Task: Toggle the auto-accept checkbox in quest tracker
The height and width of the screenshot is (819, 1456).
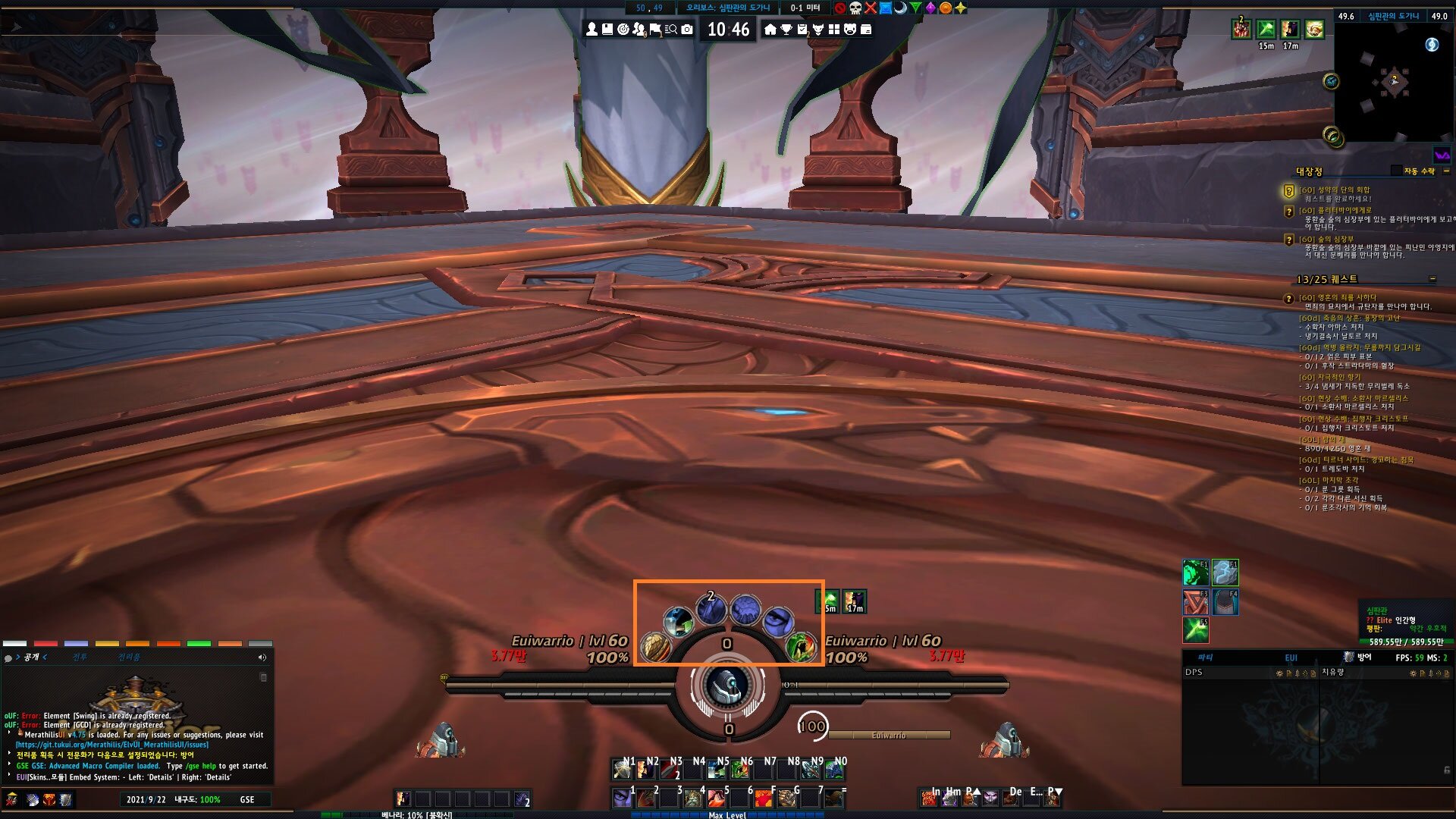Action: pos(1396,171)
